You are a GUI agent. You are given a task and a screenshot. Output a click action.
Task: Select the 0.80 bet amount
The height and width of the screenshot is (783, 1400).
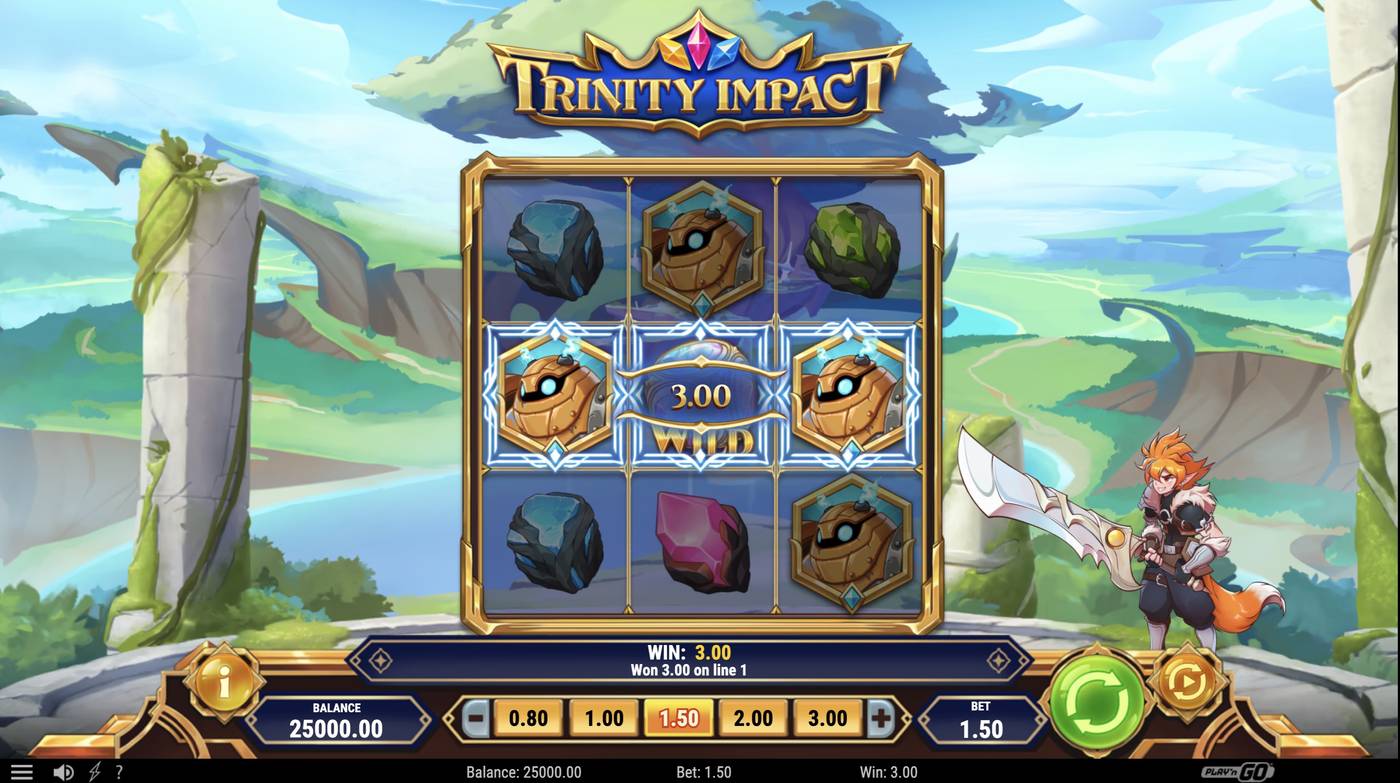pos(527,718)
